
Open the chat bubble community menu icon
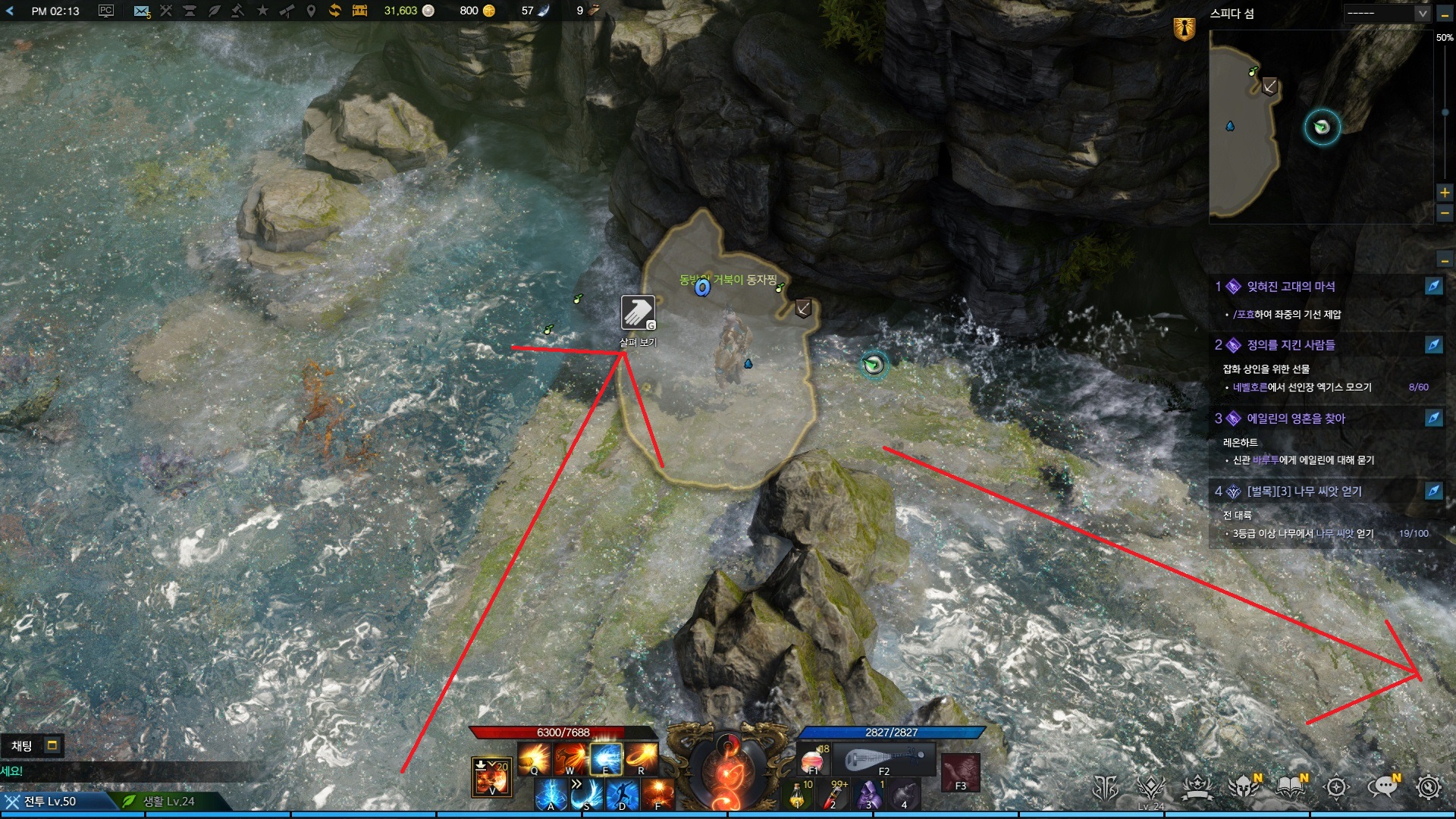click(x=1383, y=787)
